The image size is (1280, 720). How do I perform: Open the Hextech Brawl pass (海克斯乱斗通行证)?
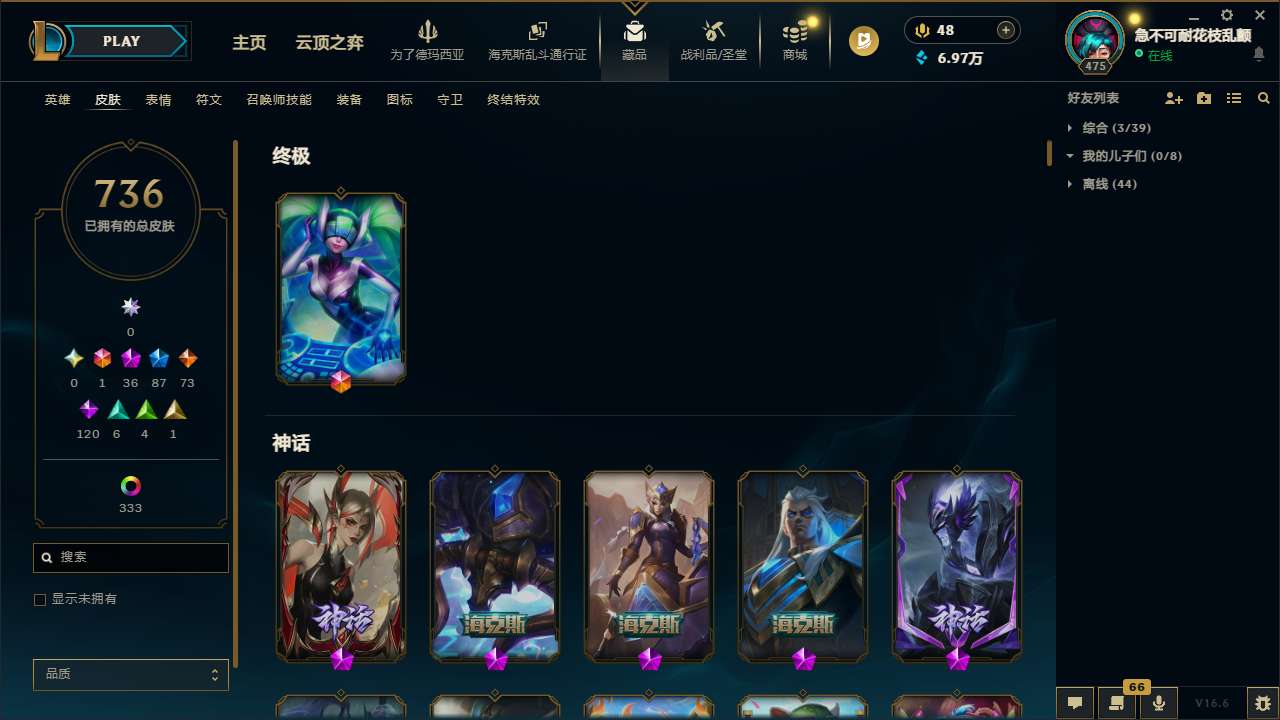click(537, 40)
